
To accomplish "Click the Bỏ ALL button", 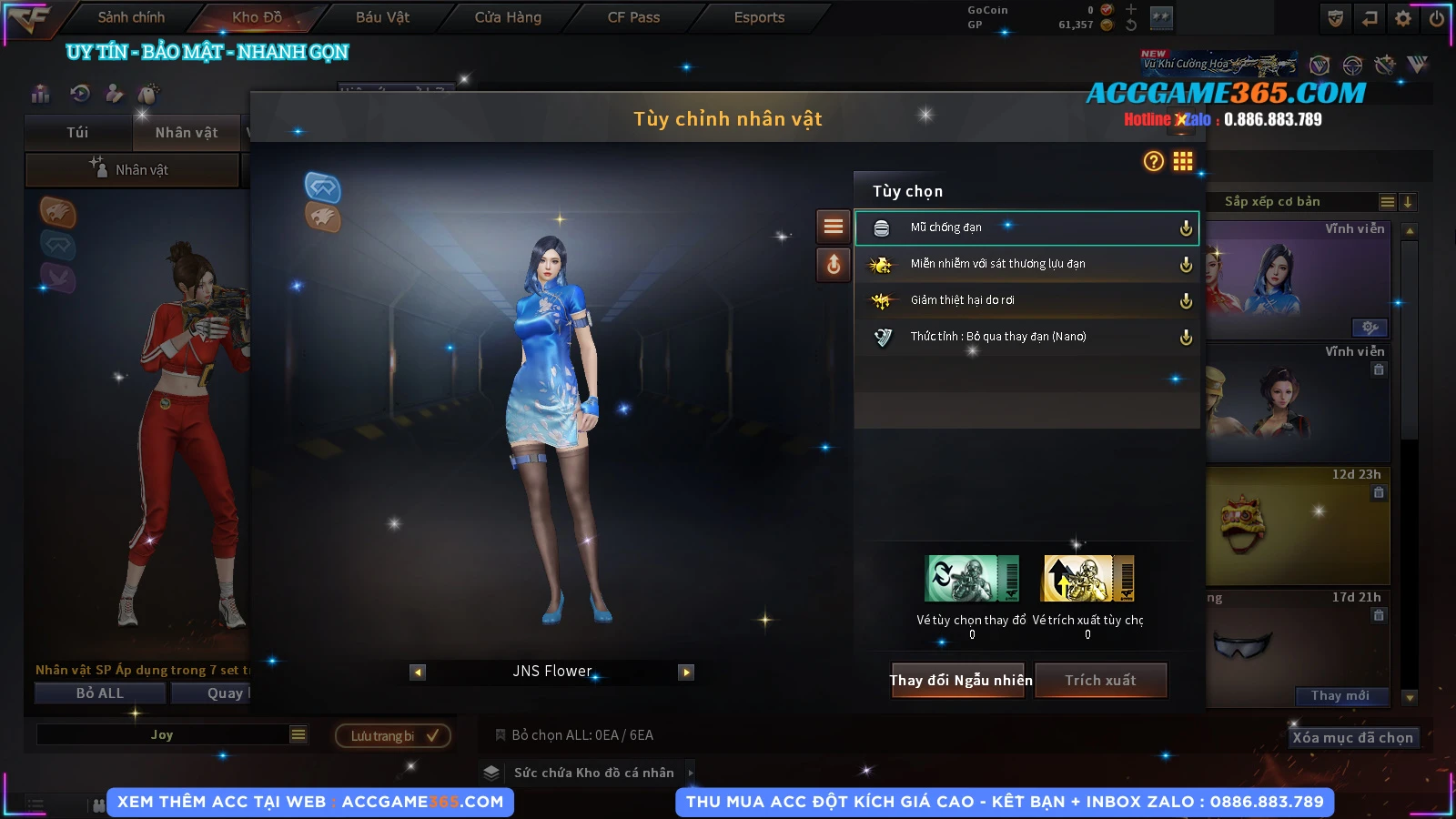I will [100, 693].
